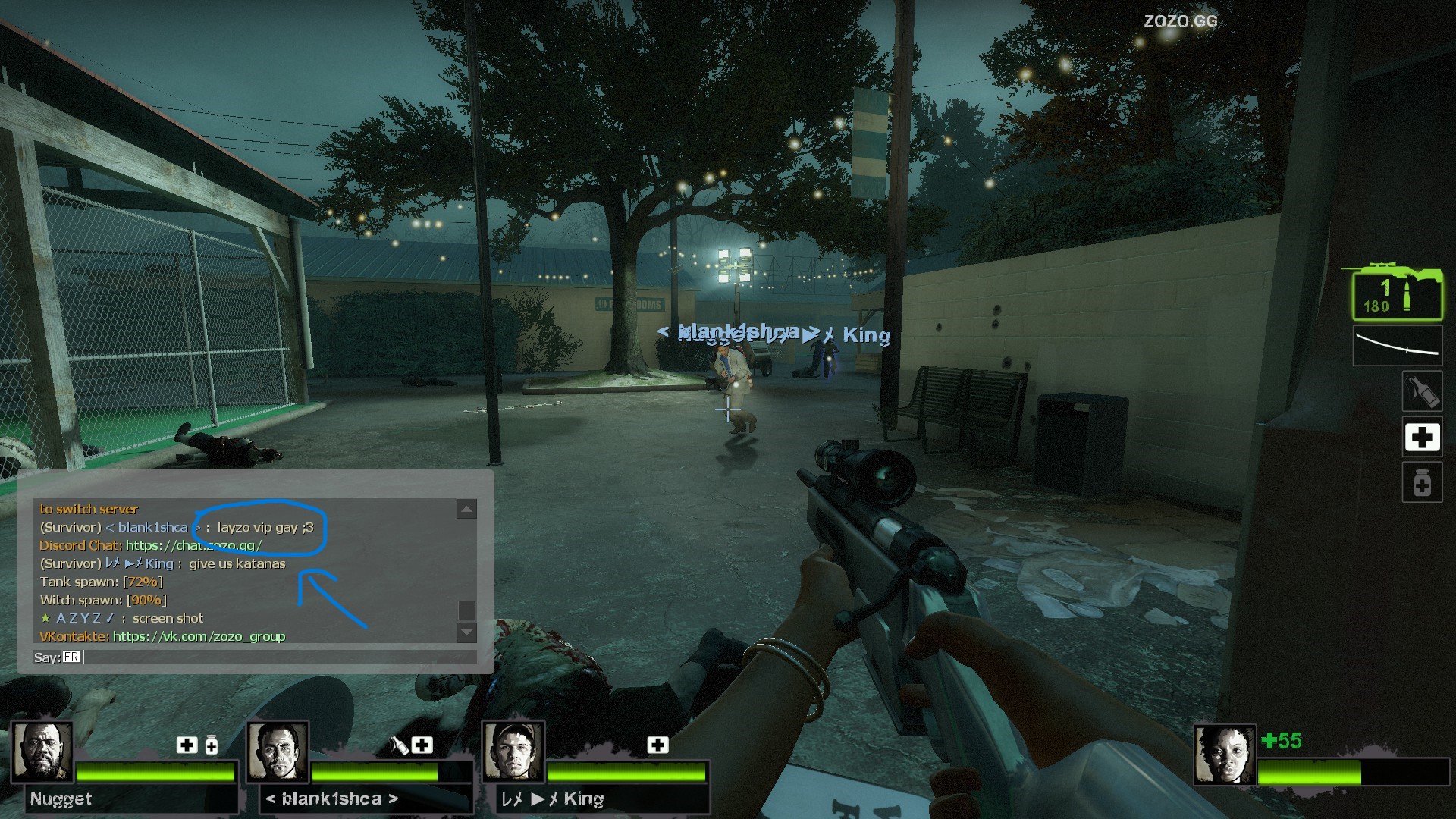The height and width of the screenshot is (819, 1456).
Task: Click the chat Say input field
Action: tap(279, 657)
